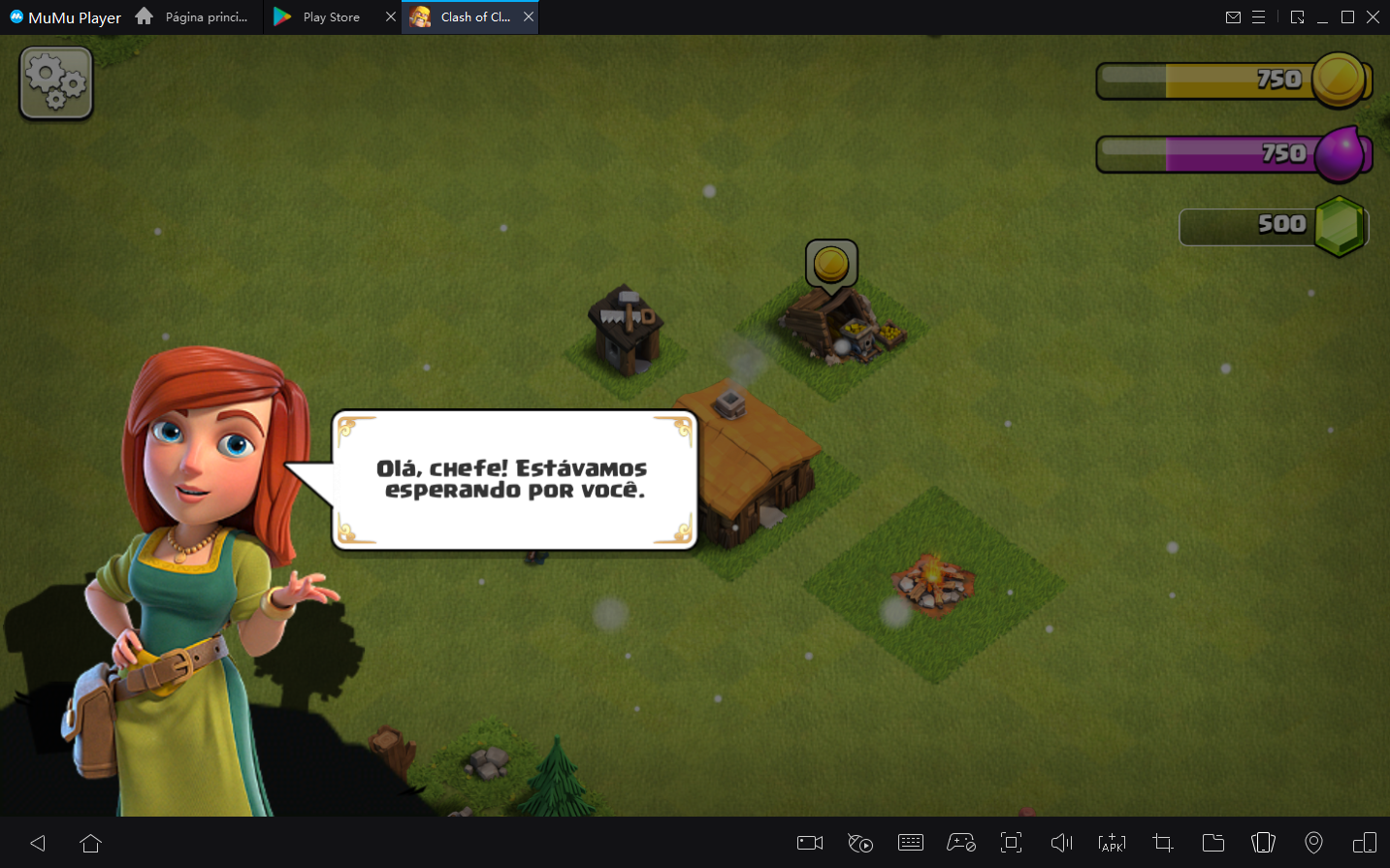Image resolution: width=1390 pixels, height=868 pixels.
Task: Mute the emulator volume
Action: tap(1061, 843)
